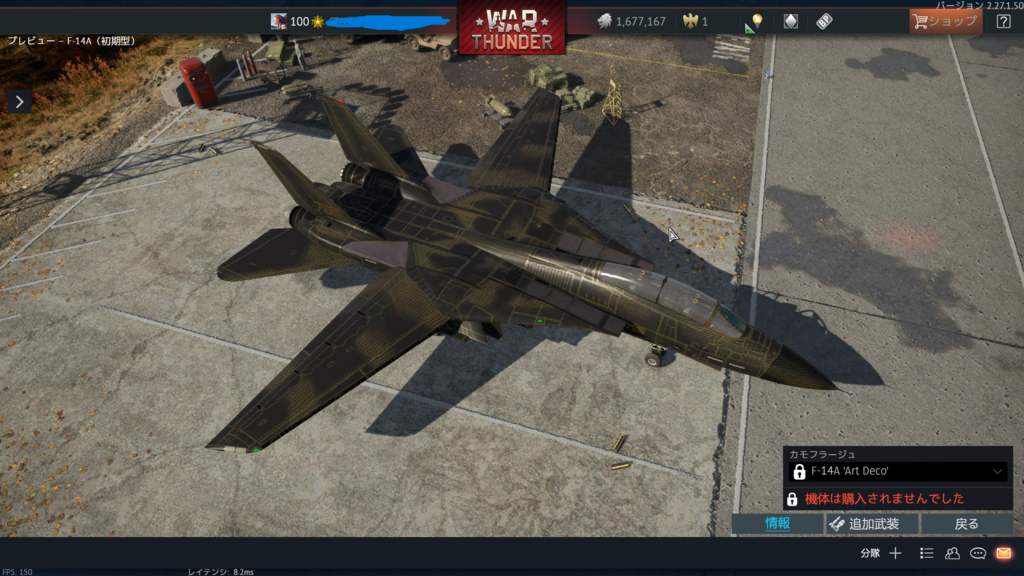Open the friends contacts icon
This screenshot has height=576, width=1024.
[952, 553]
